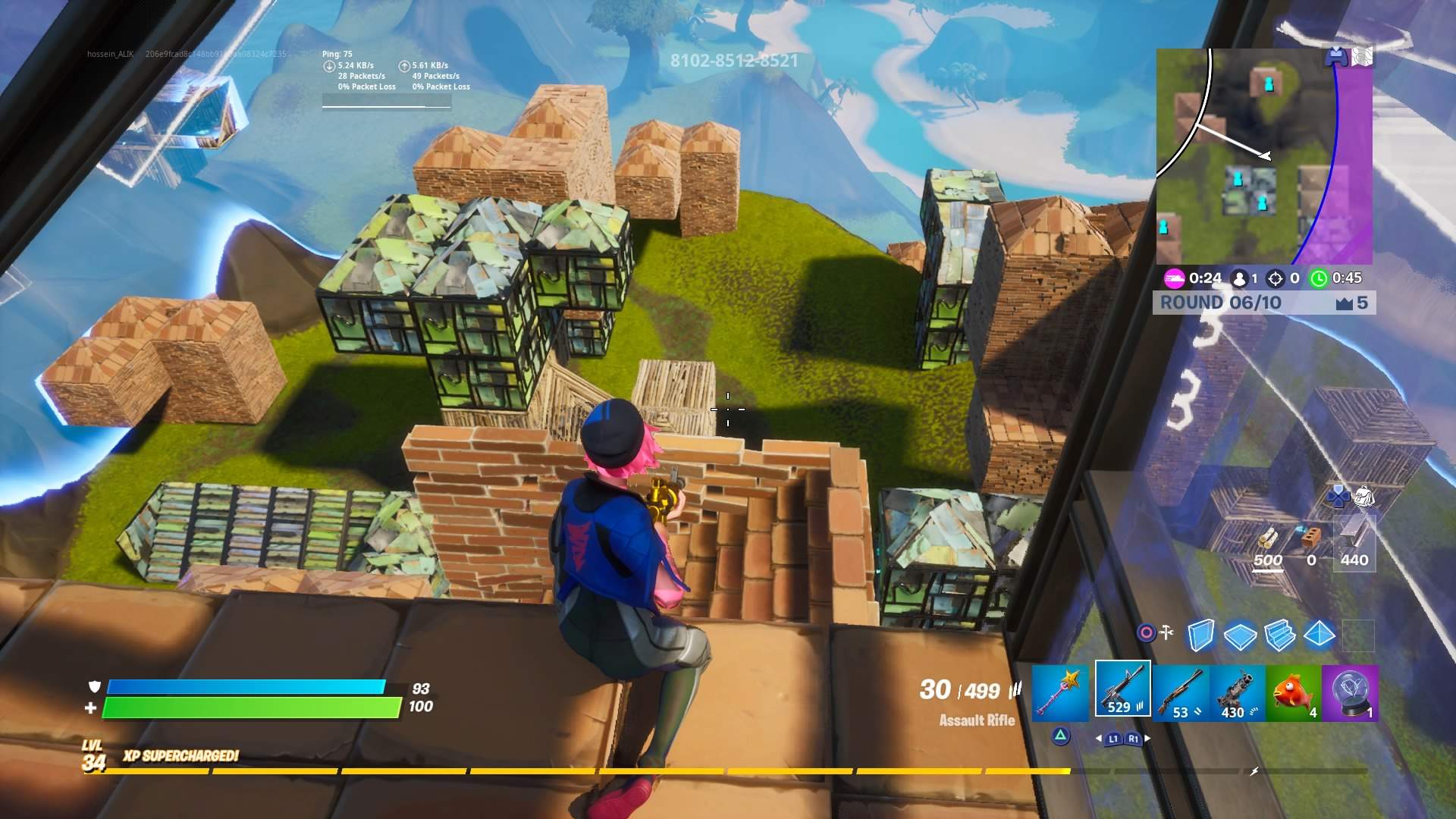Open the minimap

point(1264,156)
